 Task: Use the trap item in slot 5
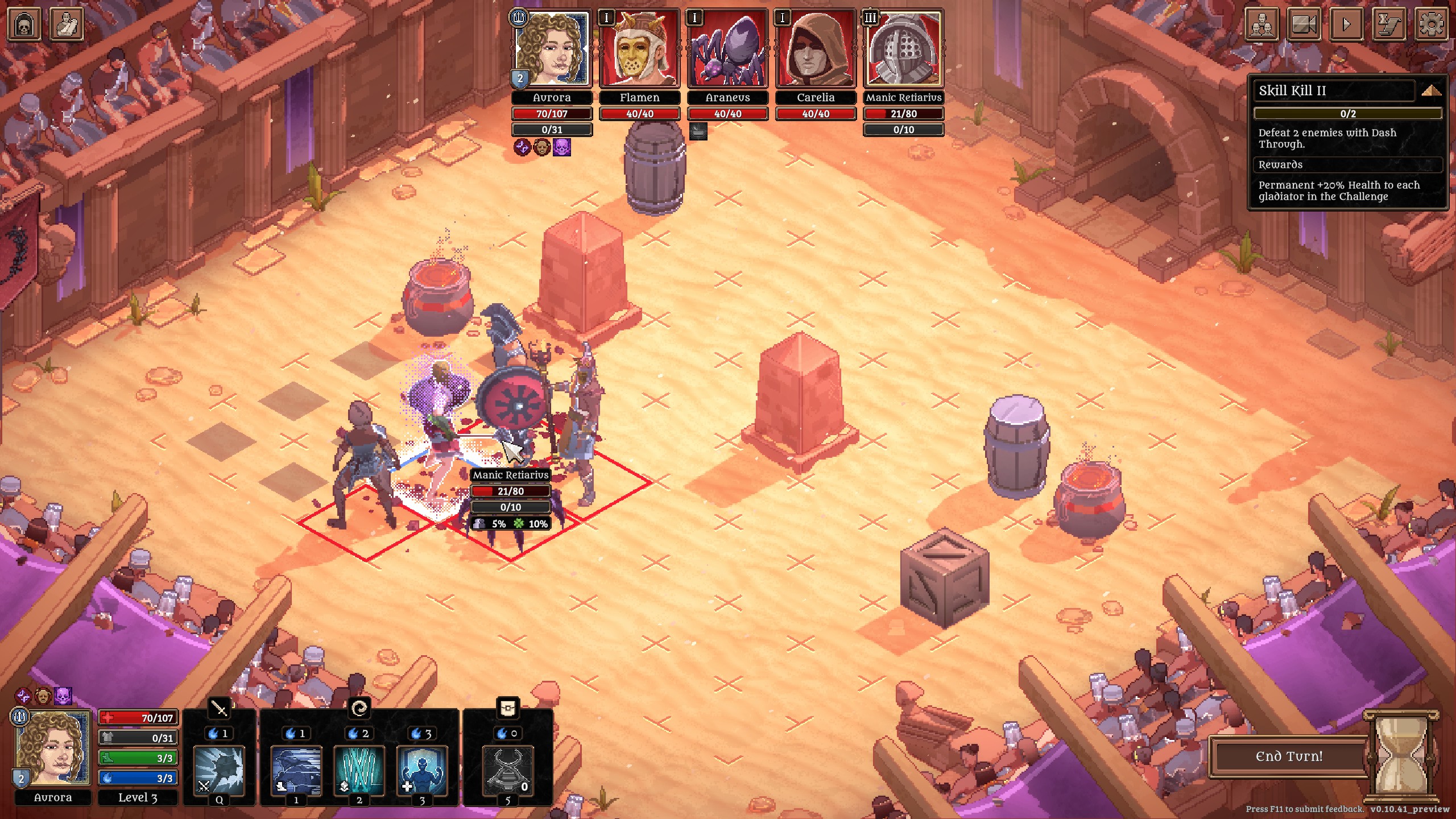(x=508, y=771)
